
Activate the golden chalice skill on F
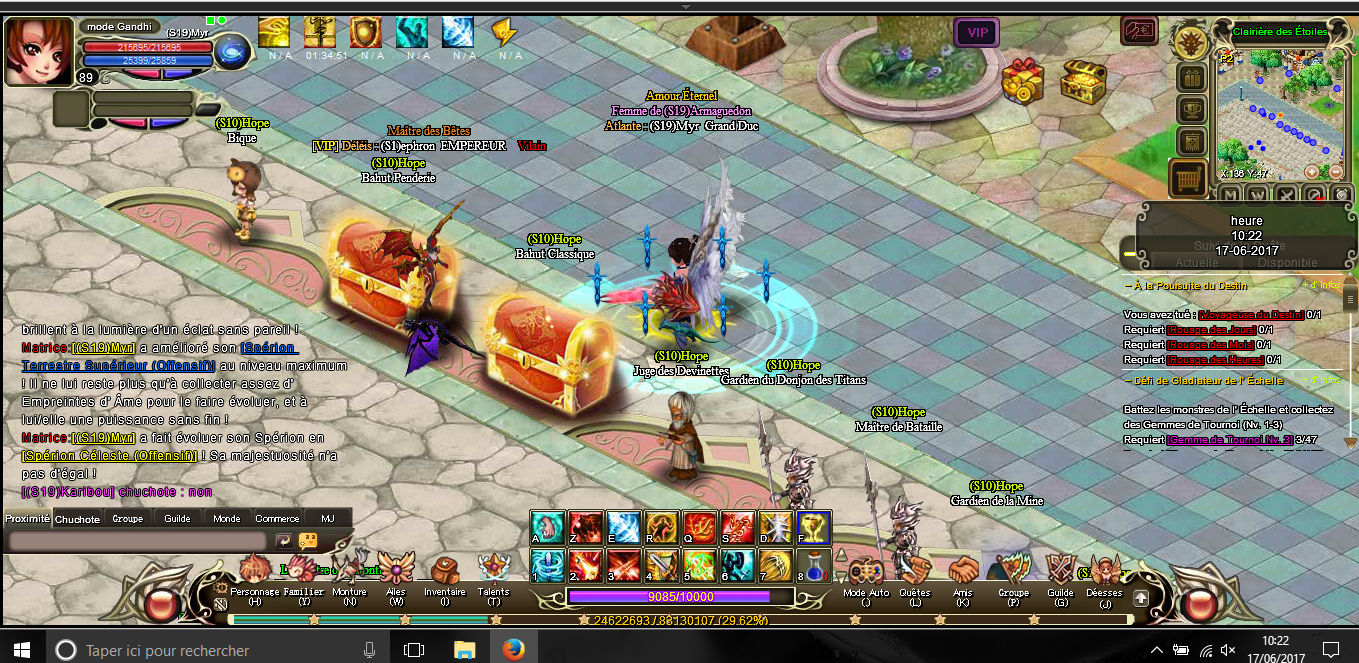coord(813,527)
